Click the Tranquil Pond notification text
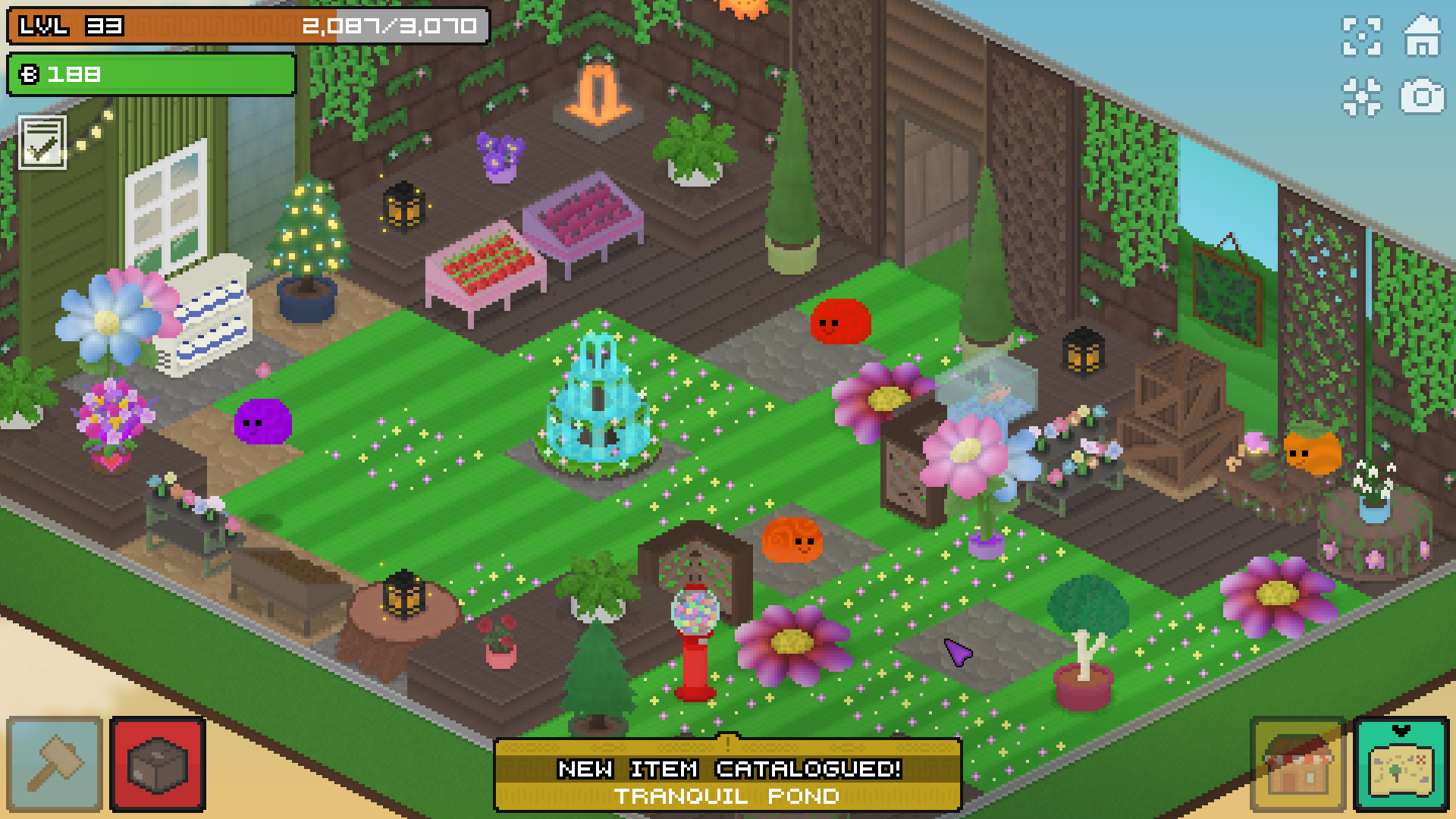Image resolution: width=1456 pixels, height=819 pixels. (728, 796)
